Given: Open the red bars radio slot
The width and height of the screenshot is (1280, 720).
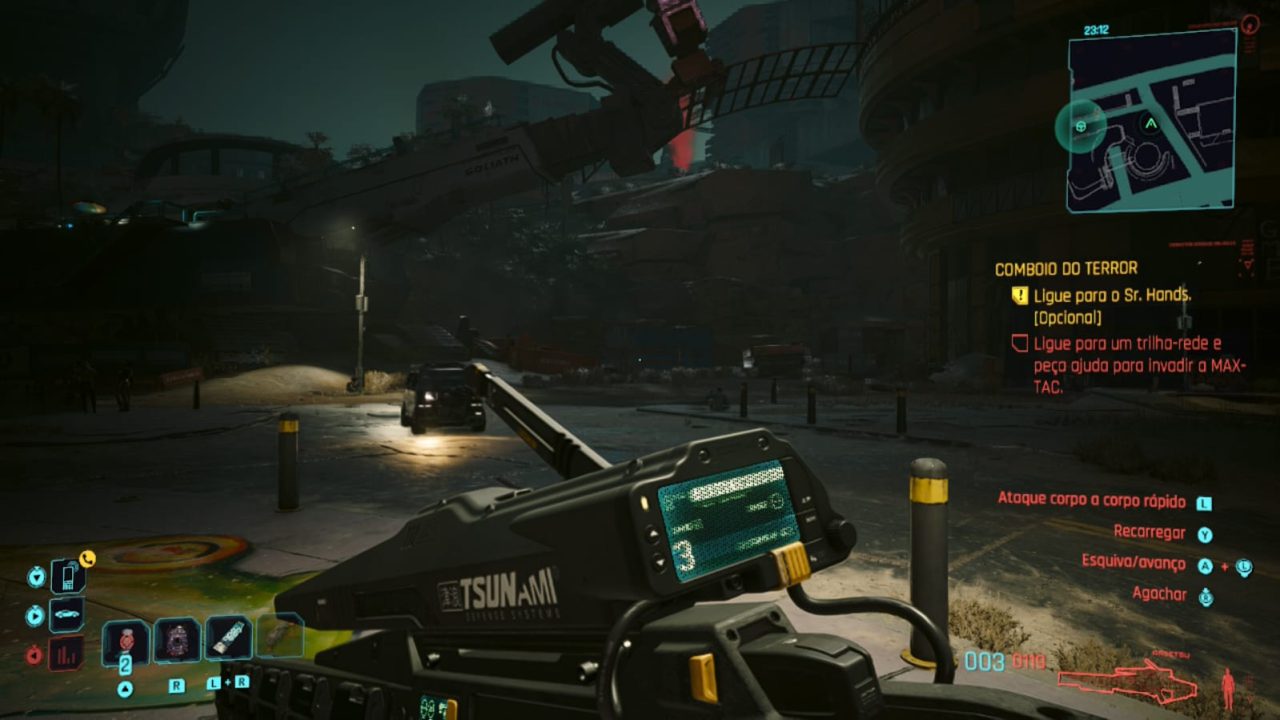Looking at the screenshot, I should [x=66, y=653].
